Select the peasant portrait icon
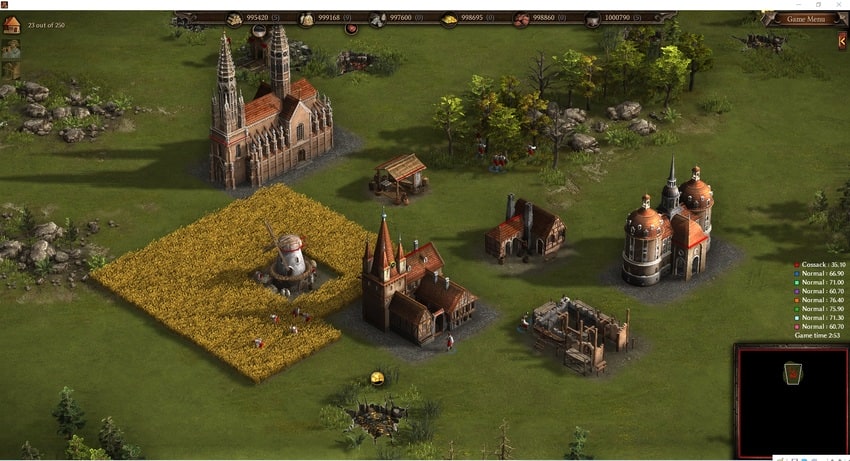850x461 pixels. pyautogui.click(x=11, y=48)
